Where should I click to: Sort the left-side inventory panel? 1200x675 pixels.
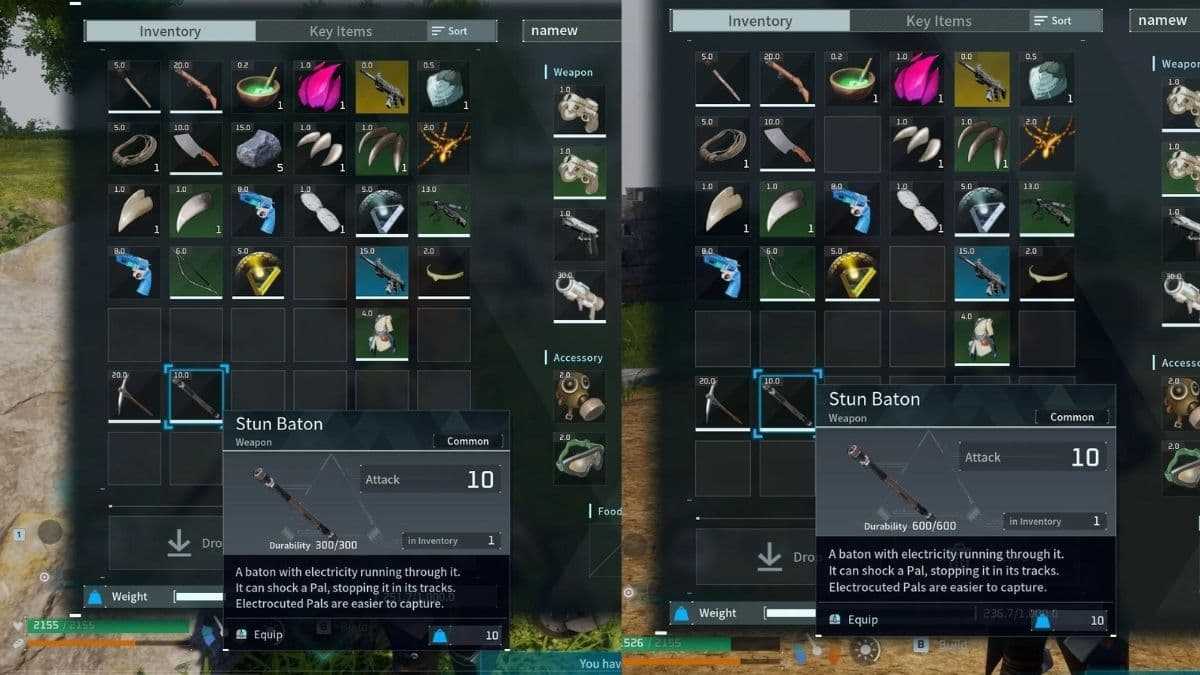coord(449,31)
